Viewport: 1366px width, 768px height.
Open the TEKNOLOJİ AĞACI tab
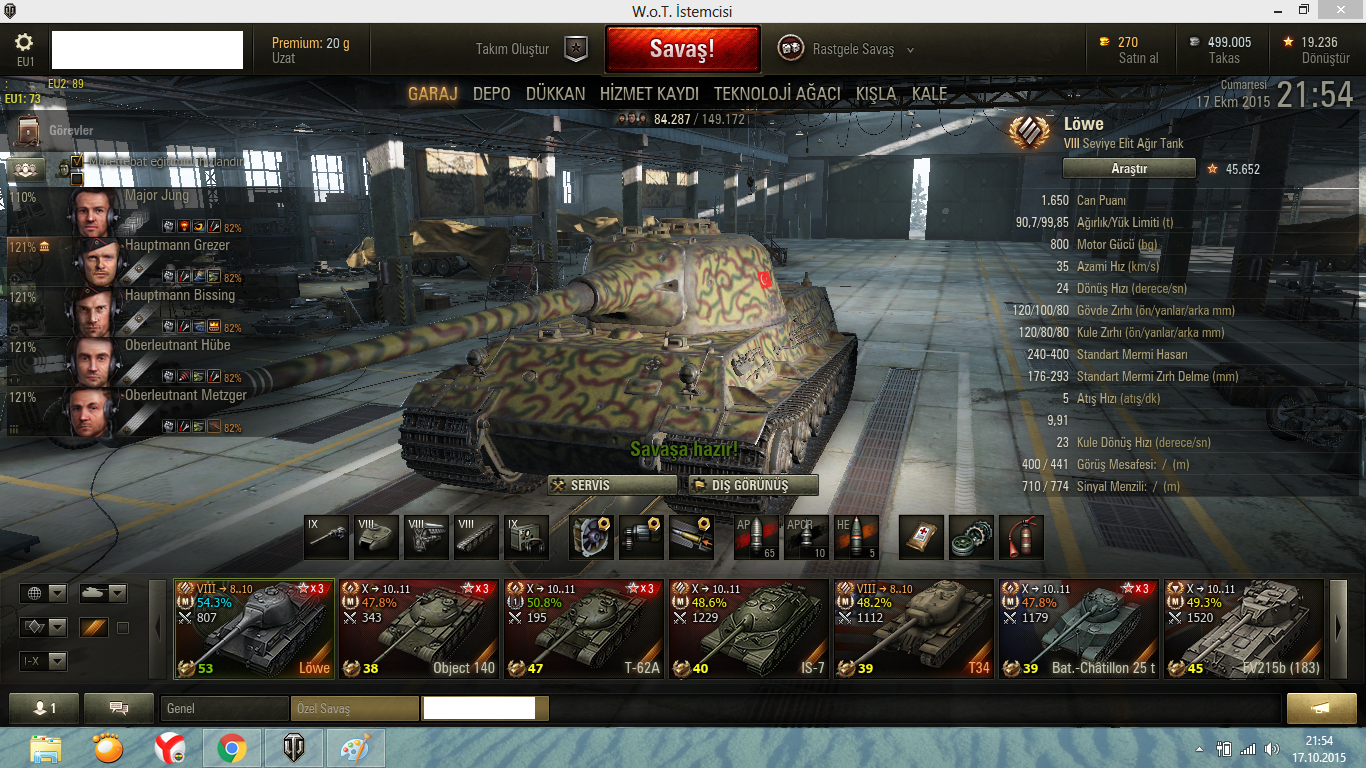[776, 94]
